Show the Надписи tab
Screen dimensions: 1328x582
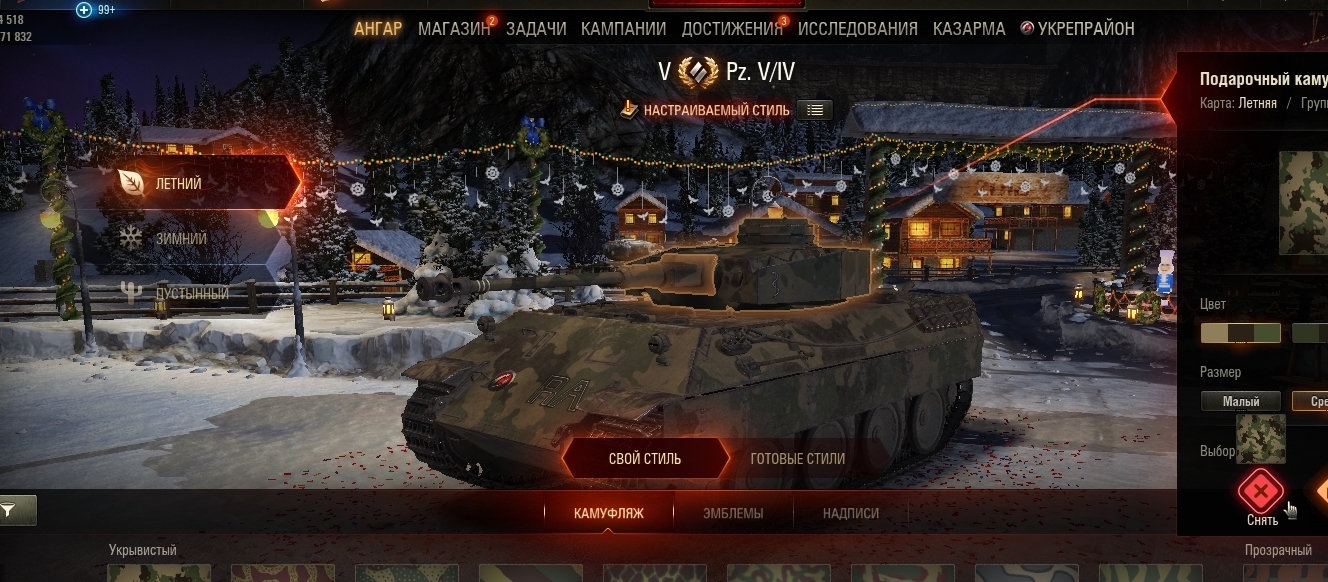tap(851, 513)
